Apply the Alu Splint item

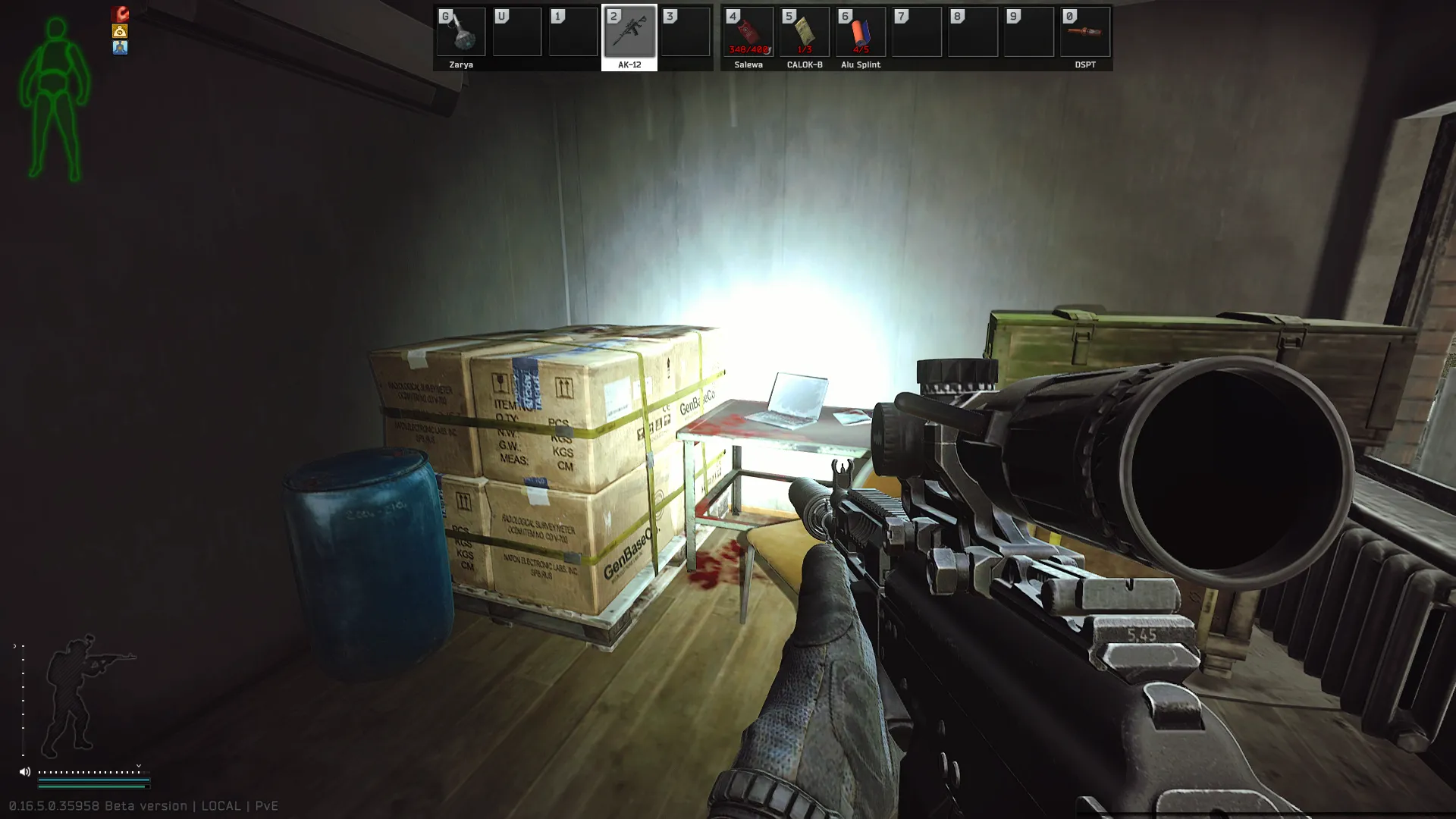860,33
